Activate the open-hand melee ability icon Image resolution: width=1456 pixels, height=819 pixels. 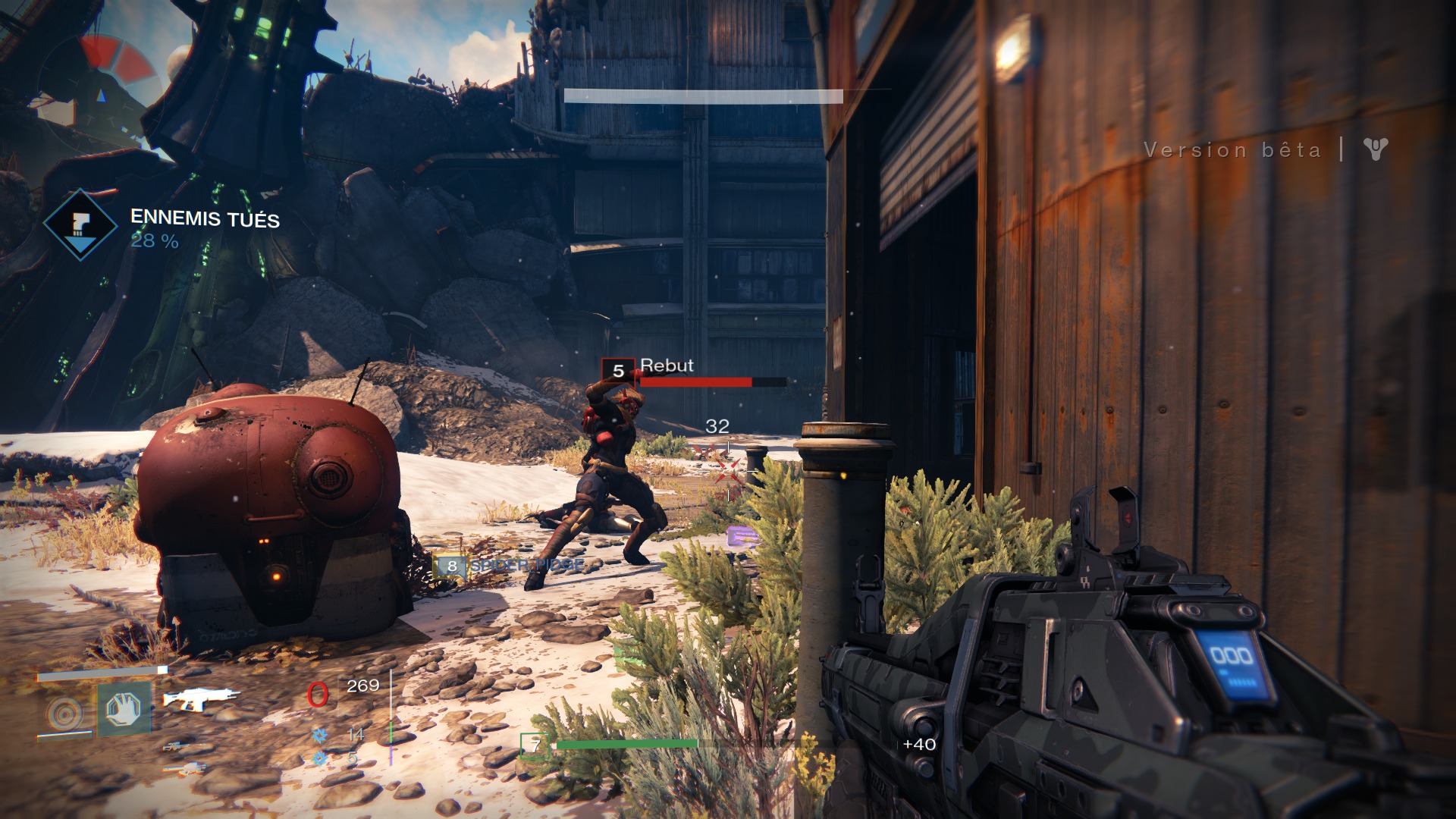(124, 710)
